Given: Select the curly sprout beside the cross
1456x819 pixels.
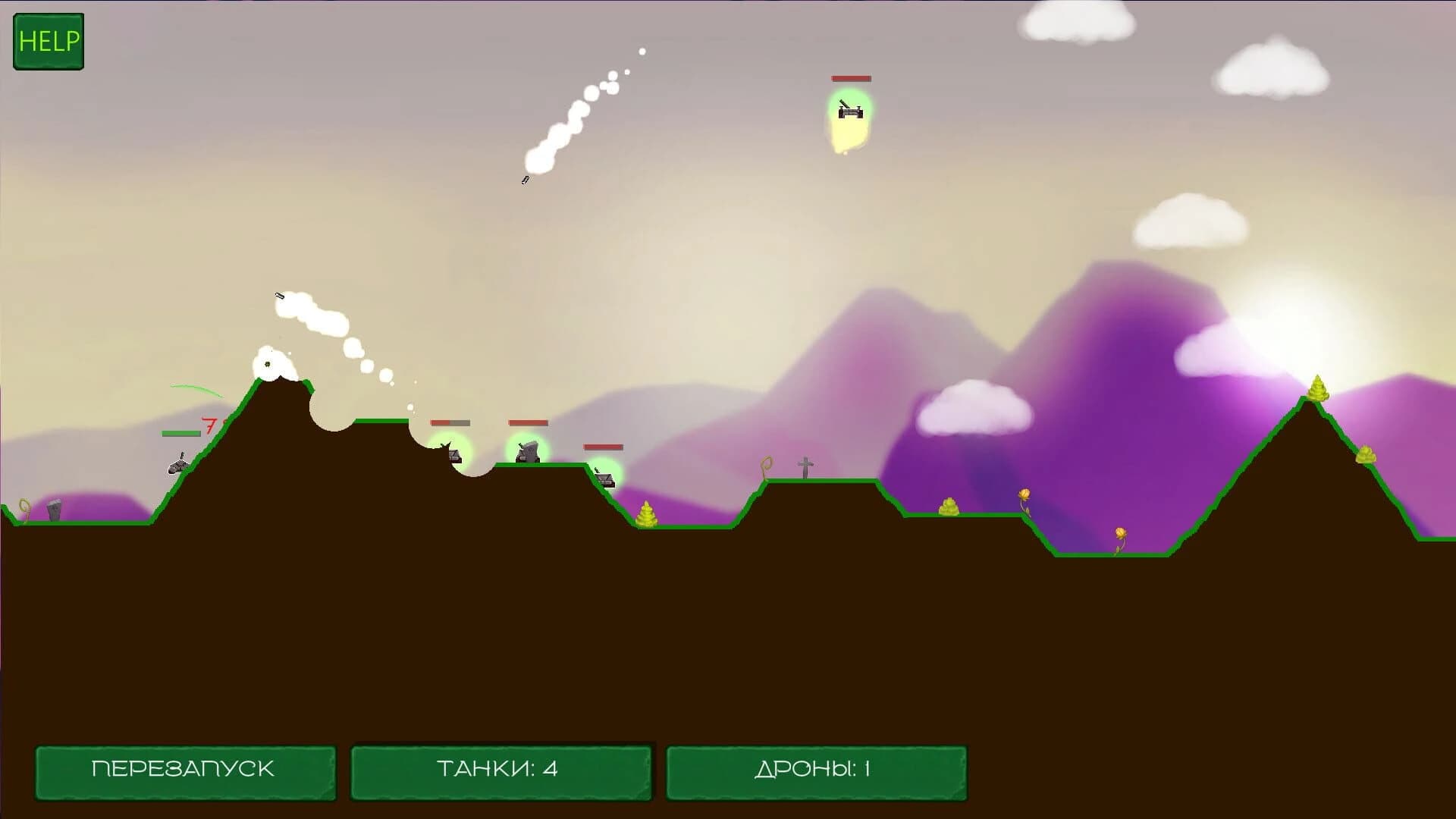Looking at the screenshot, I should point(767,465).
